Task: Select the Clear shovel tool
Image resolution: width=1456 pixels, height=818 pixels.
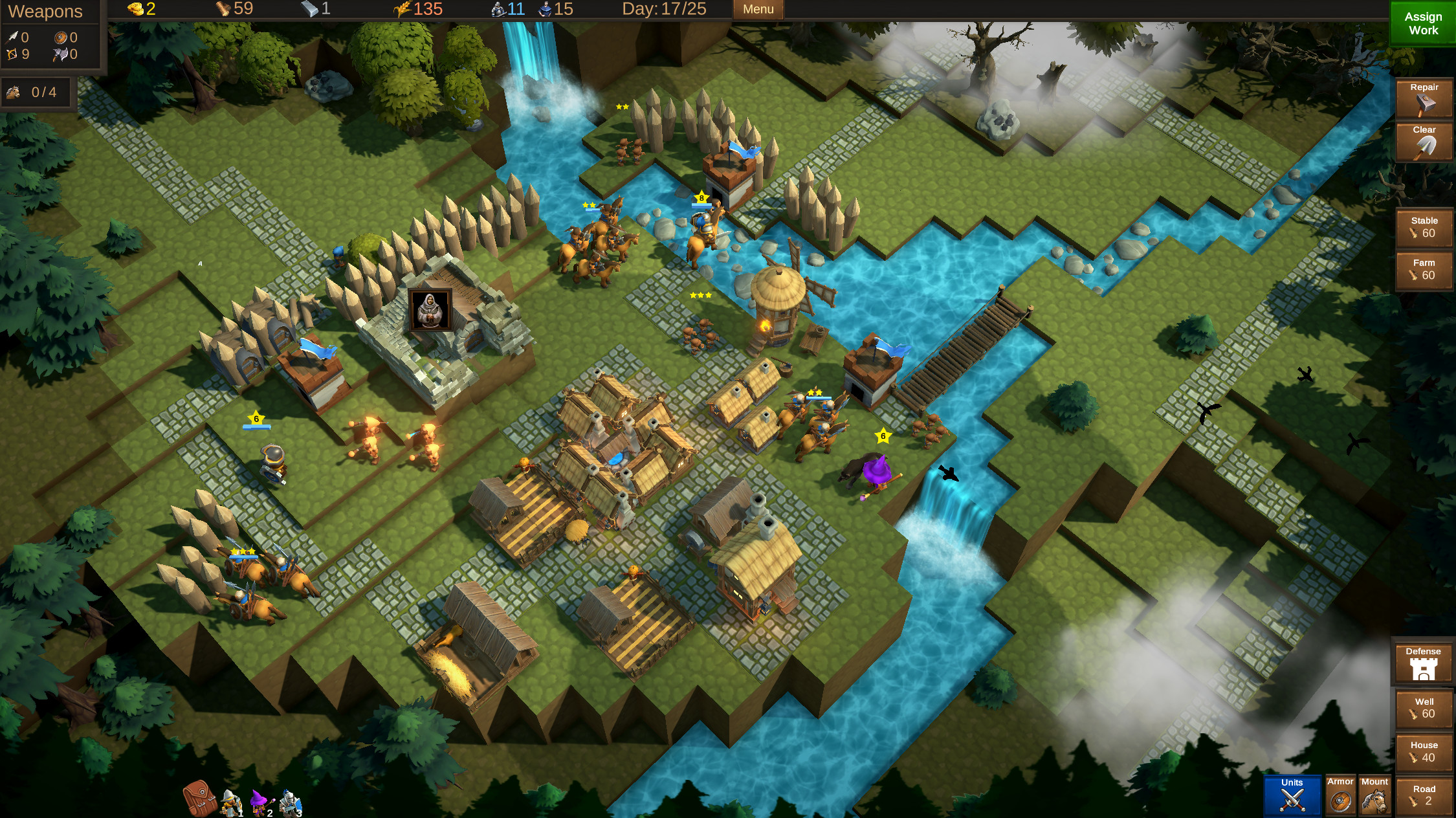Action: [1423, 142]
